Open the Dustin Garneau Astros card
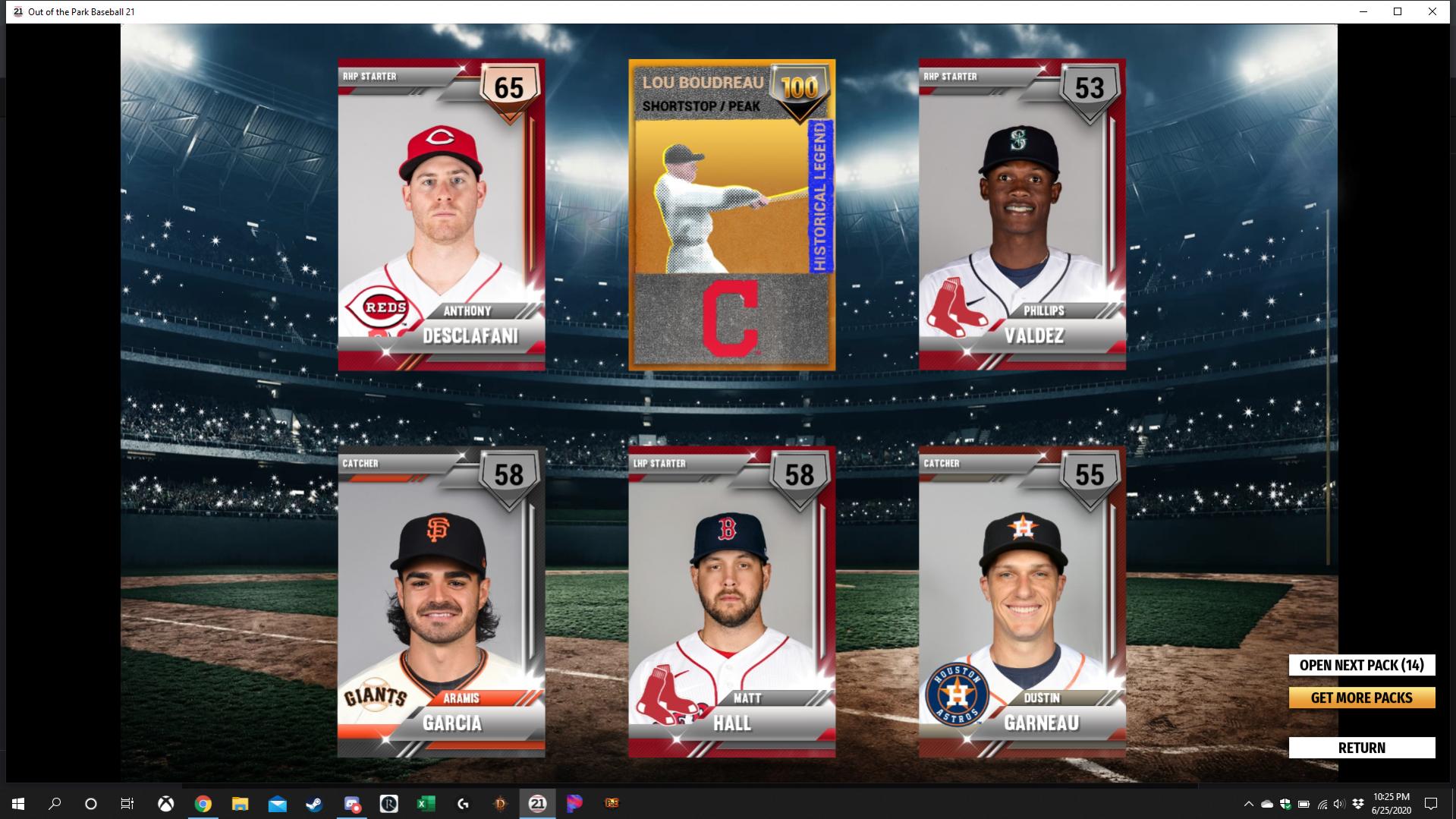Image resolution: width=1456 pixels, height=819 pixels. click(x=1022, y=602)
